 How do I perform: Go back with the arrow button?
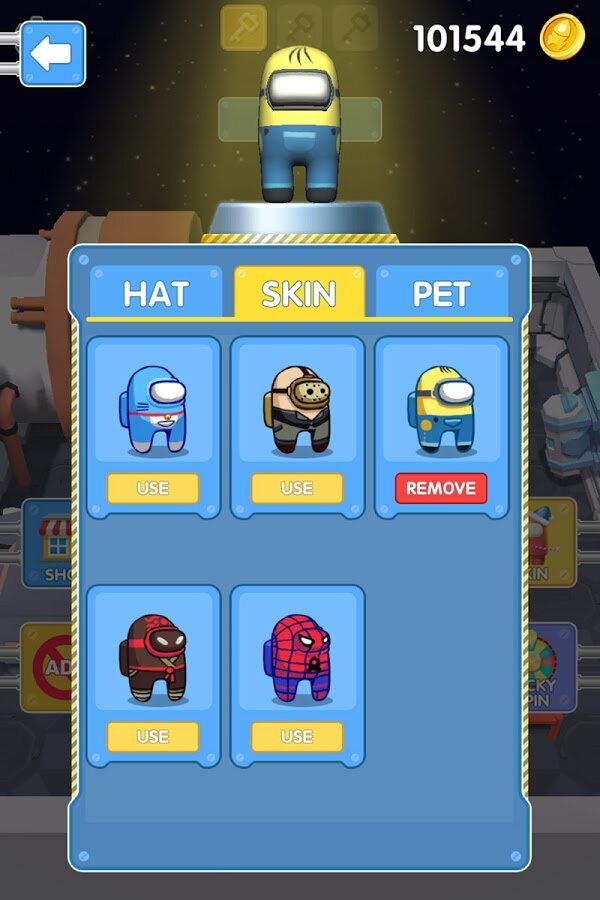tap(52, 54)
